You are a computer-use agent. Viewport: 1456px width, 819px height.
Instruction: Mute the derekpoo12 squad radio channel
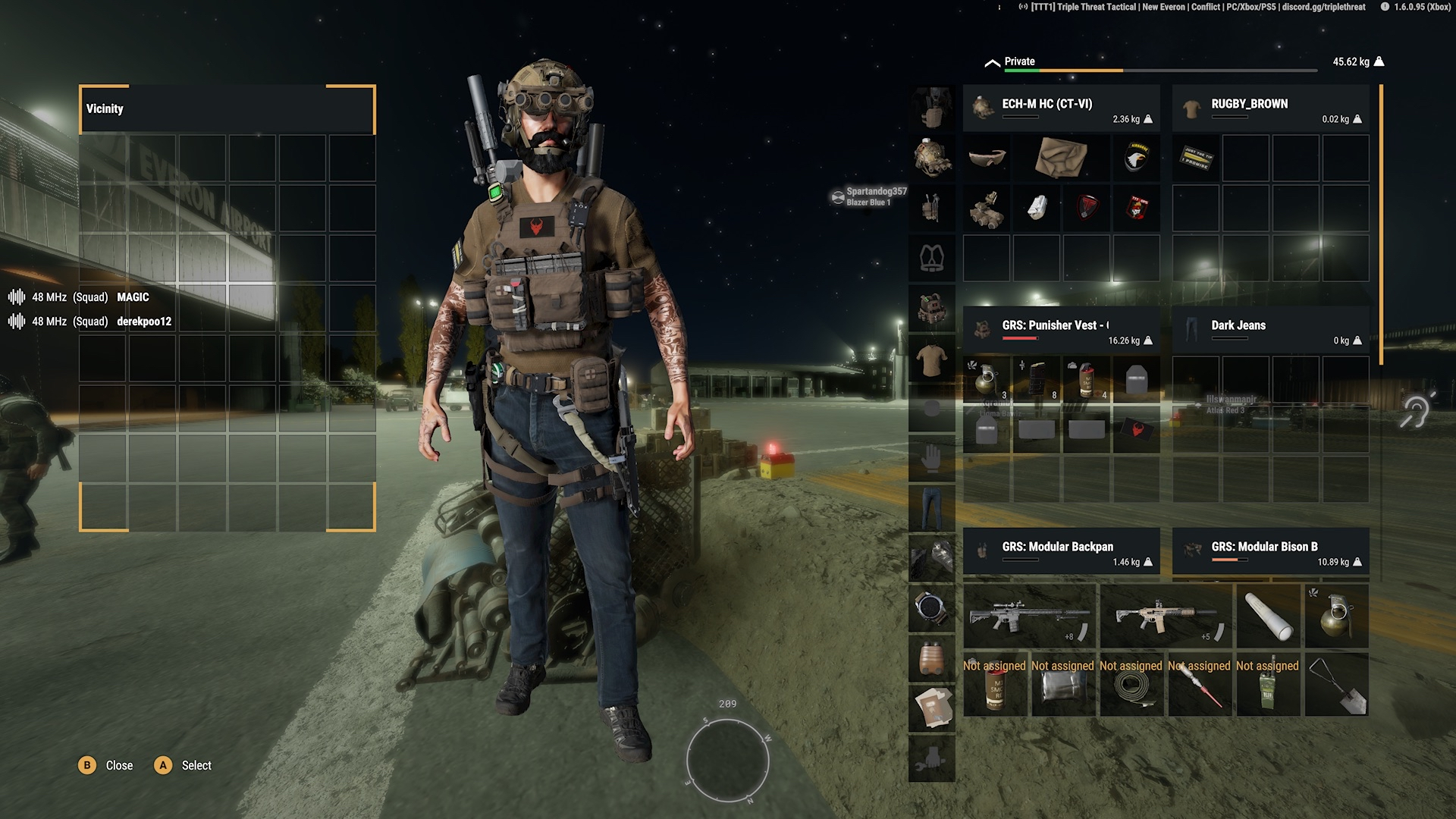tap(17, 322)
